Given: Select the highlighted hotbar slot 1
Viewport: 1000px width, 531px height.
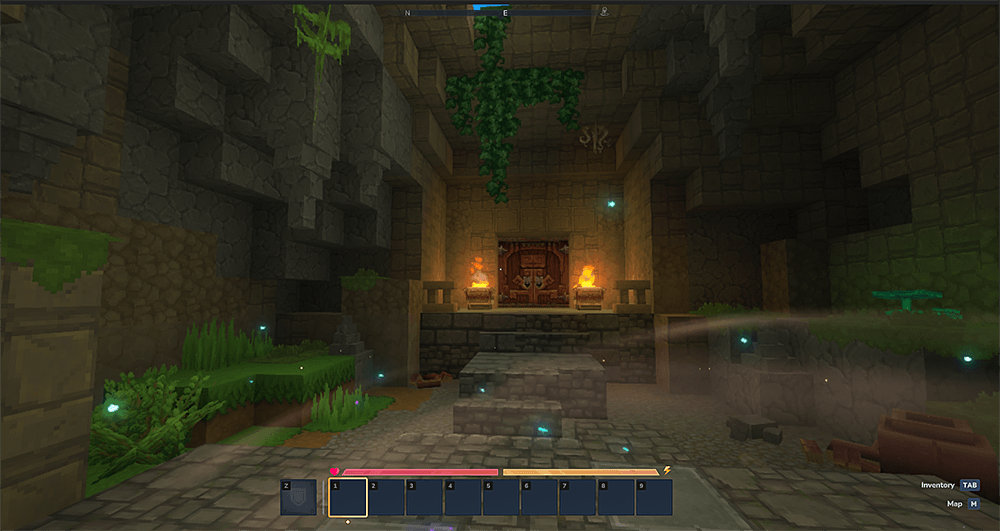Looking at the screenshot, I should [x=348, y=497].
